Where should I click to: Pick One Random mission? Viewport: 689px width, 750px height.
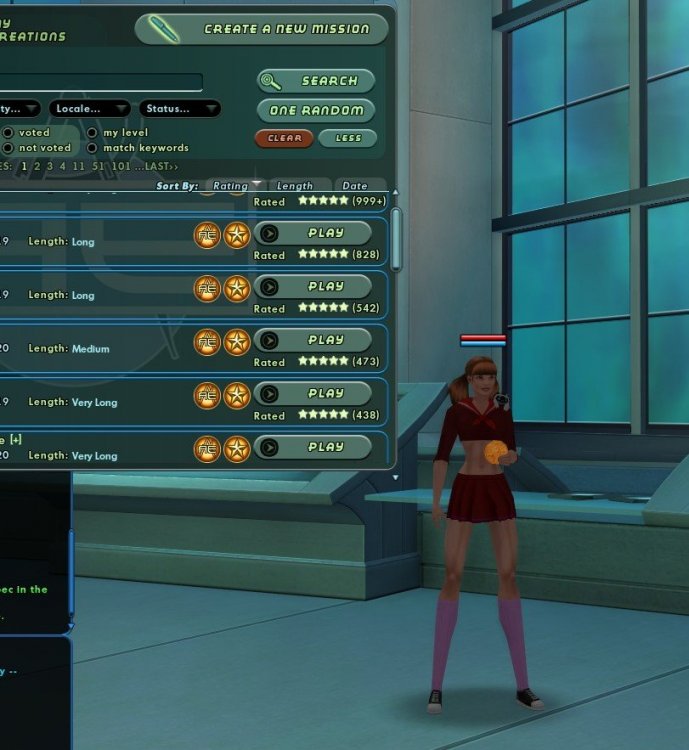click(316, 110)
